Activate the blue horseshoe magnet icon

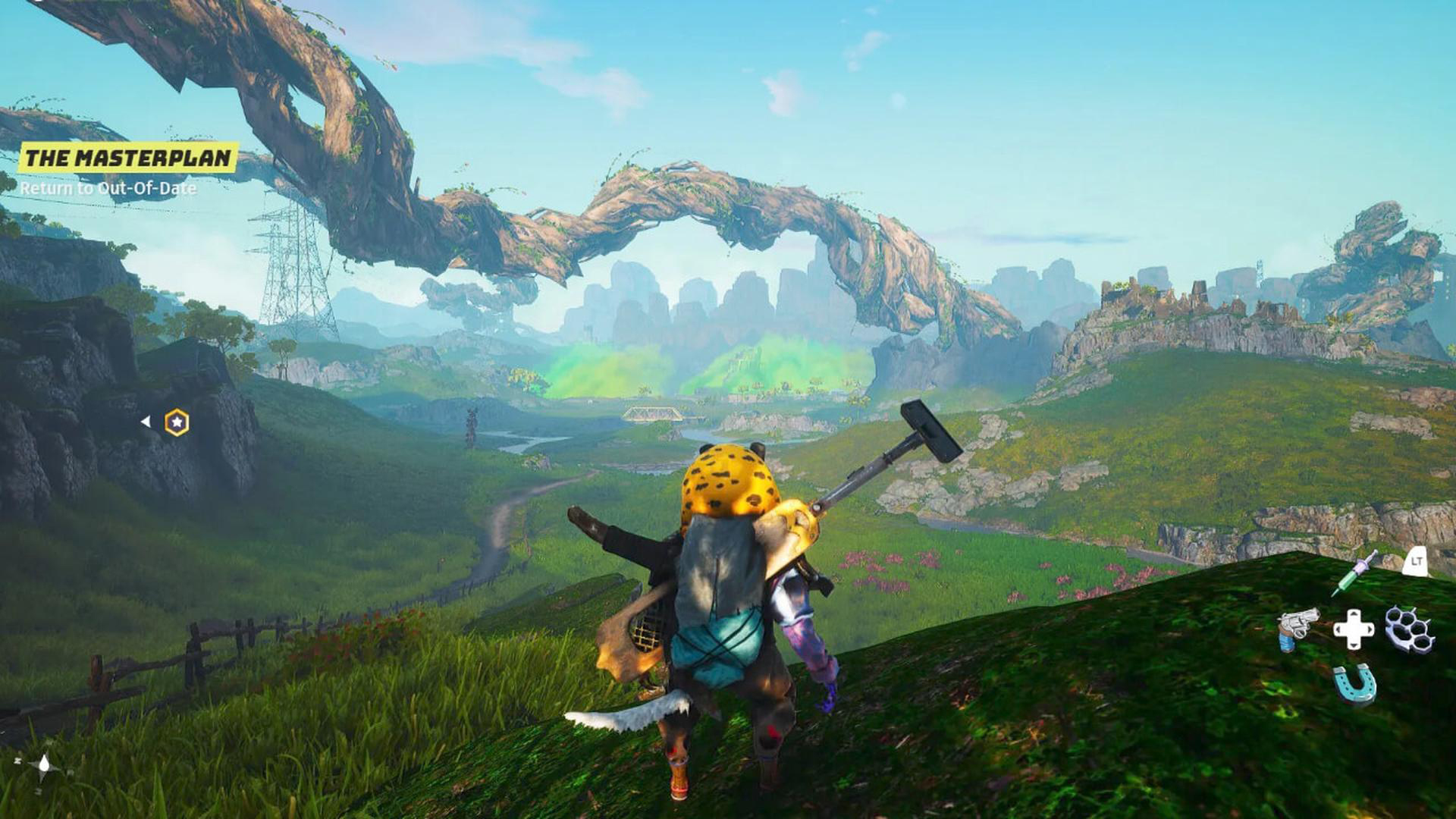pyautogui.click(x=1354, y=682)
